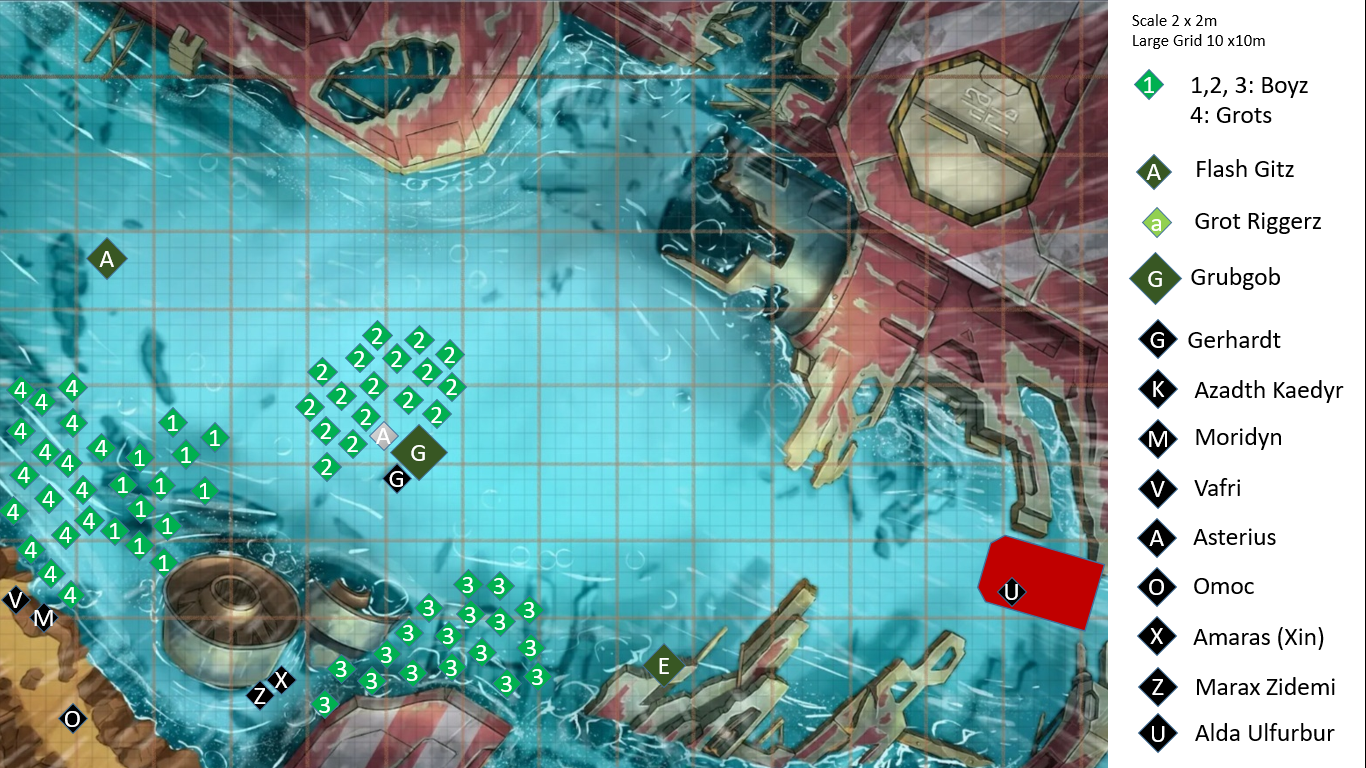
Task: Select the Alda Ulfurbur legend entry
Action: pyautogui.click(x=1264, y=733)
